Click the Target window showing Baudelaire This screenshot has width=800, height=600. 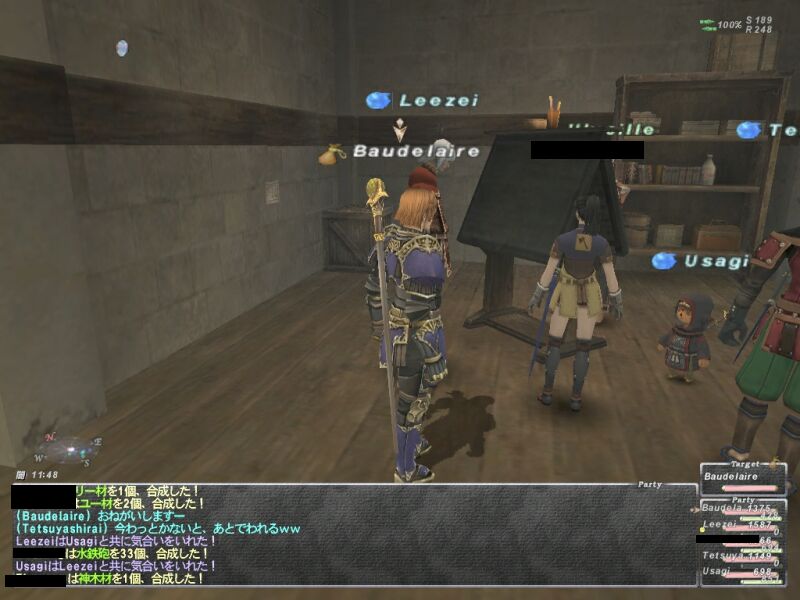[x=741, y=478]
